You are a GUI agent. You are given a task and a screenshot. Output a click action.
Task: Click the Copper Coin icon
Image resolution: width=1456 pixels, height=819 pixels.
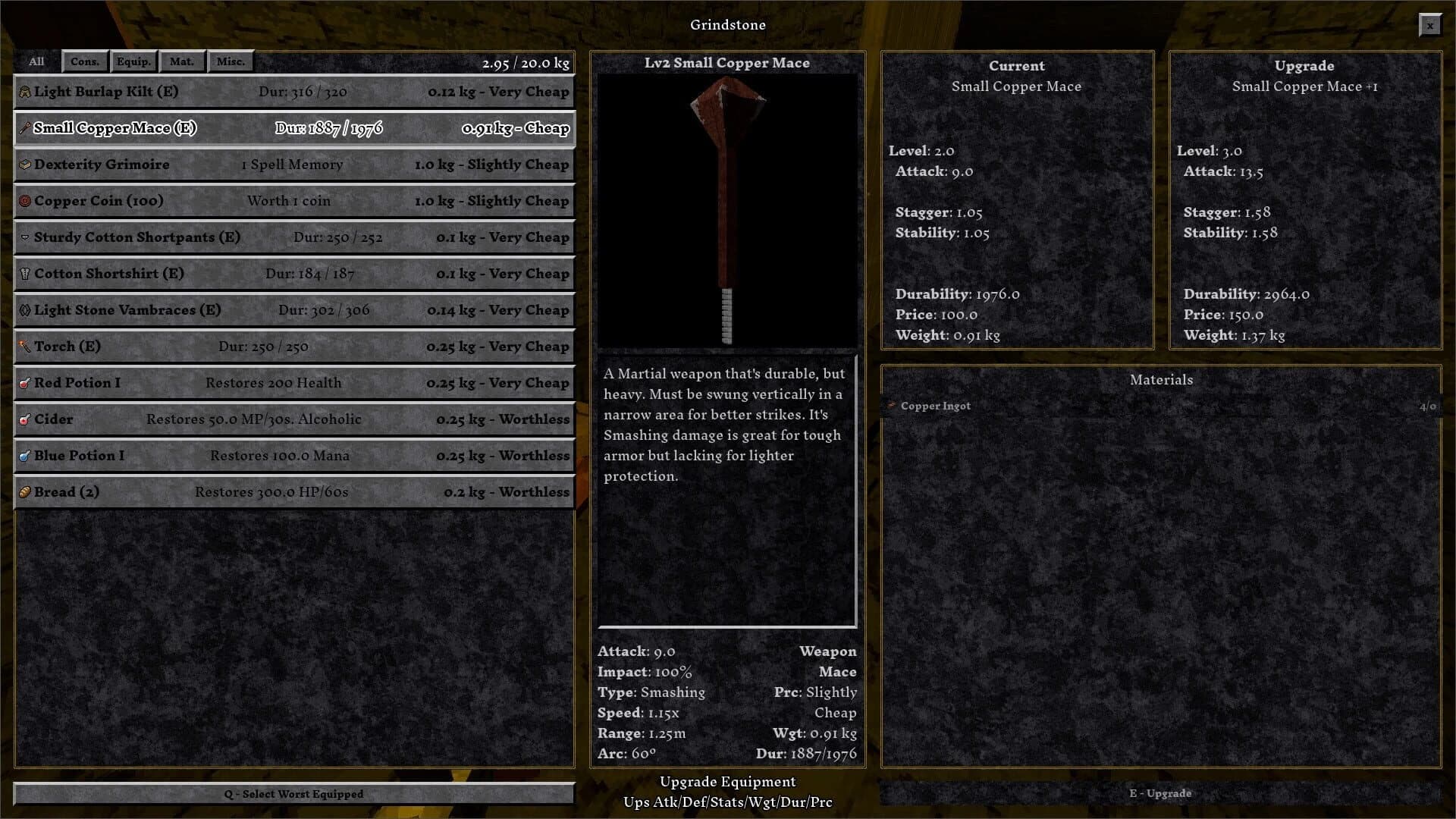click(24, 201)
